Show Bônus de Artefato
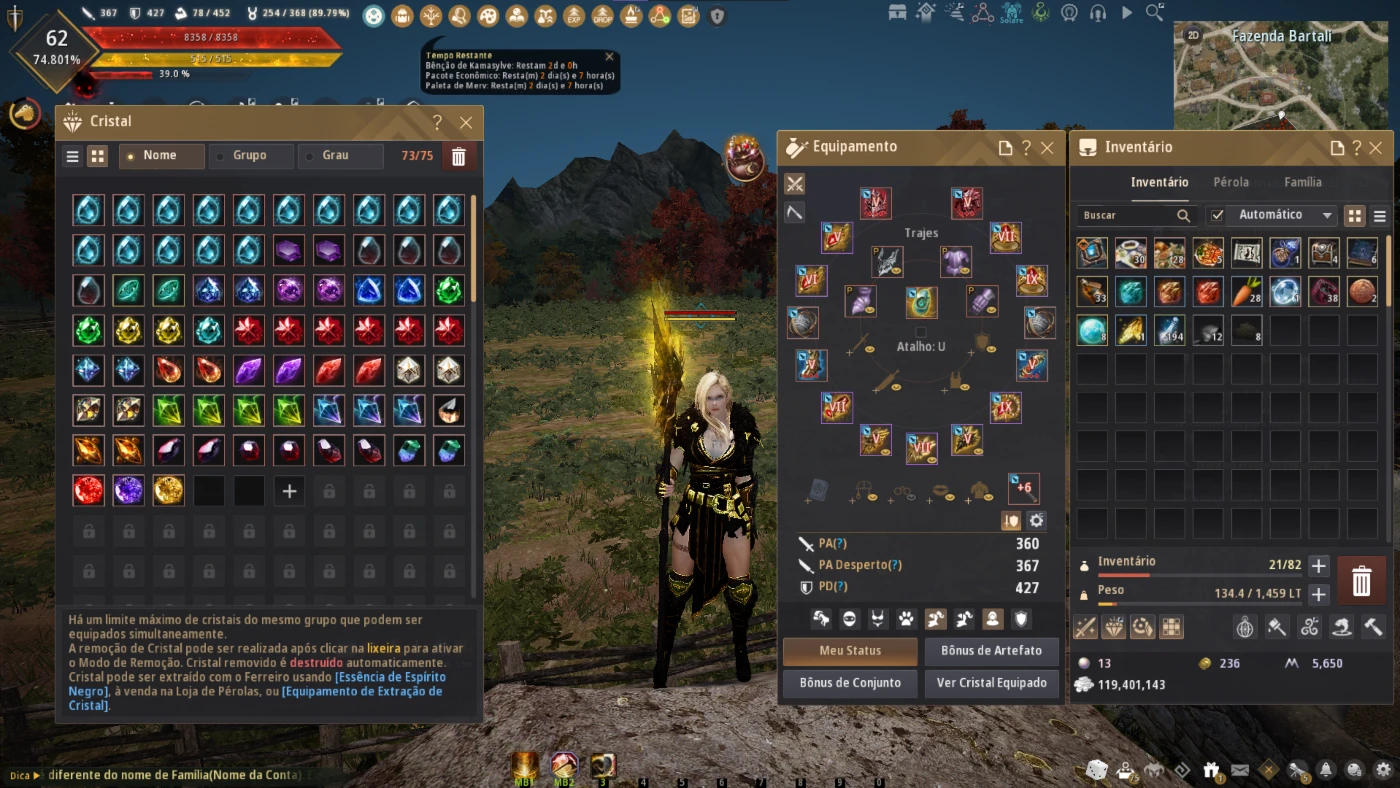The image size is (1400, 788). 991,651
